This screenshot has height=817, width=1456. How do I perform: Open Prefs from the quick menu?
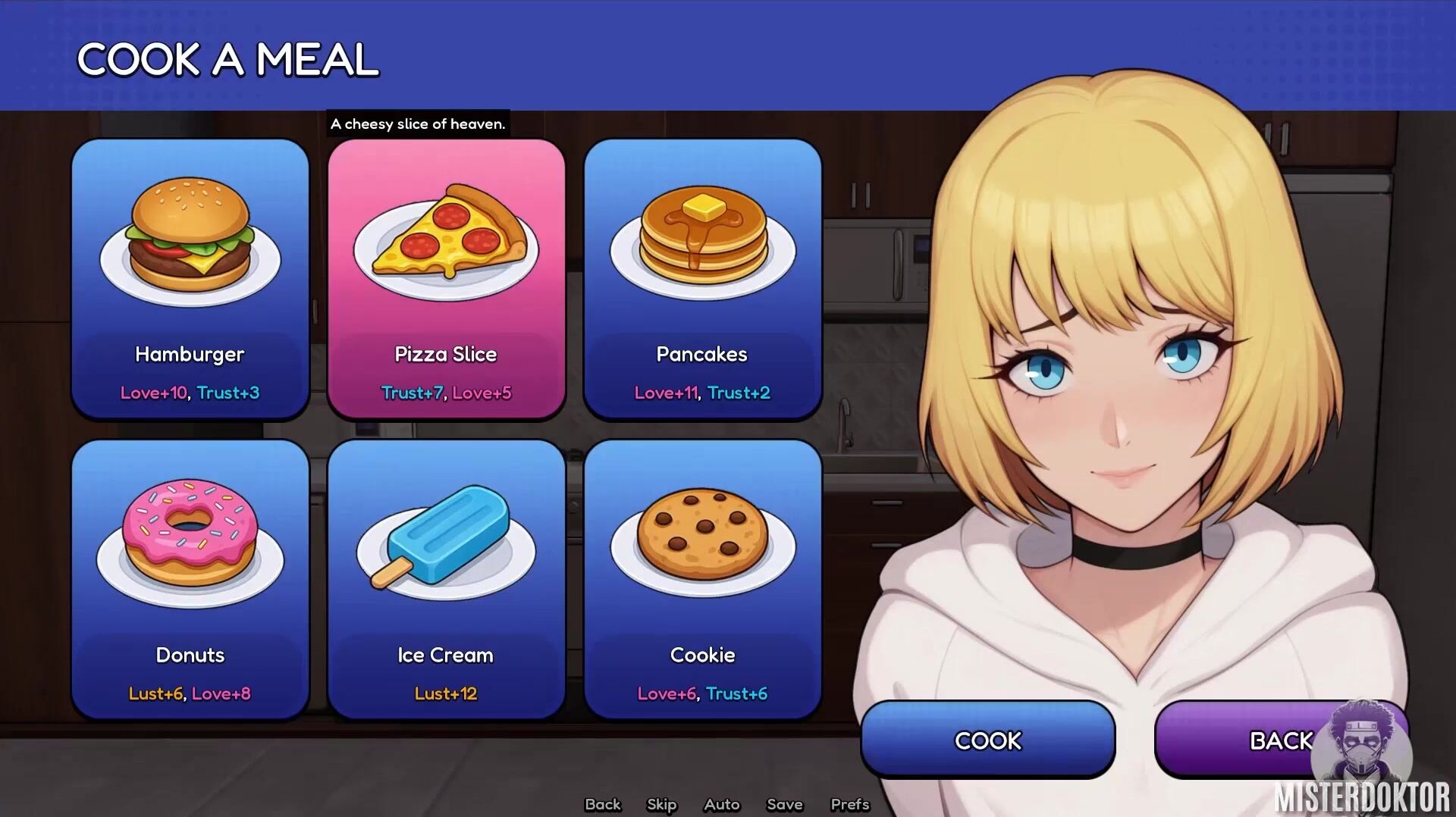point(849,804)
